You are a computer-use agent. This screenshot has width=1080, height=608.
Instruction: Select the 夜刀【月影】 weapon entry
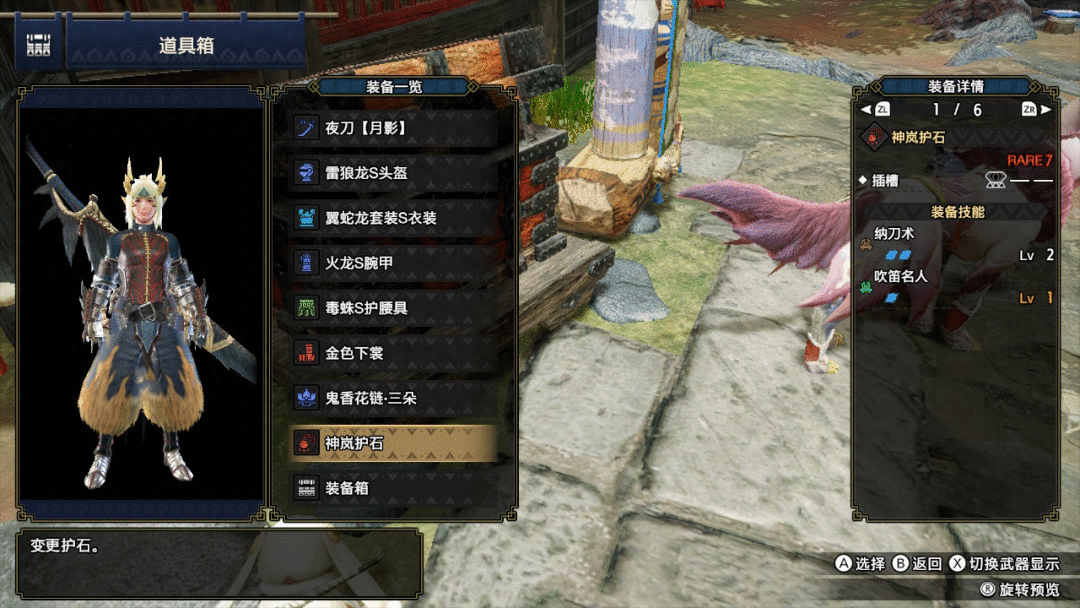click(x=394, y=128)
